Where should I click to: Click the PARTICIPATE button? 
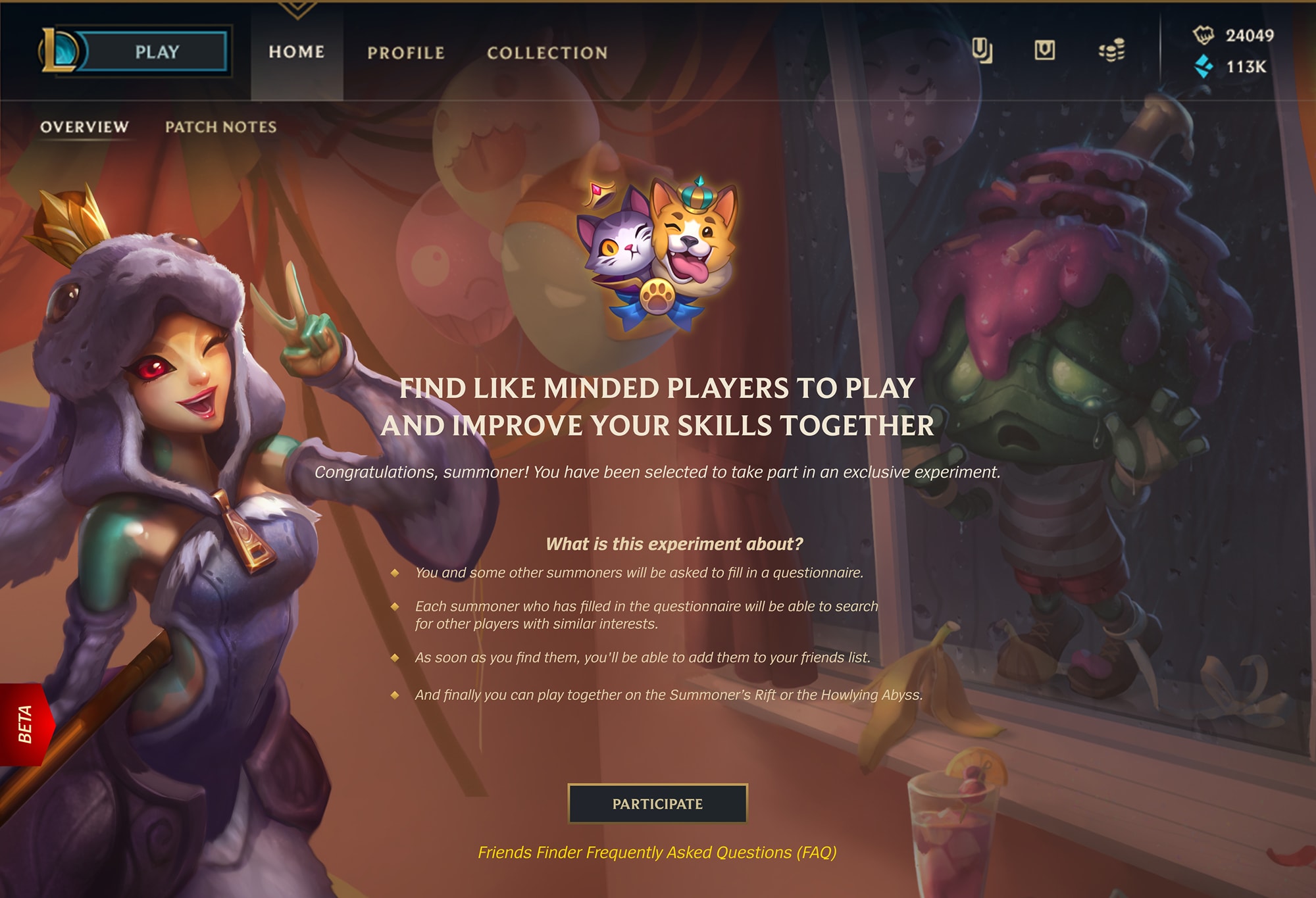[x=658, y=803]
